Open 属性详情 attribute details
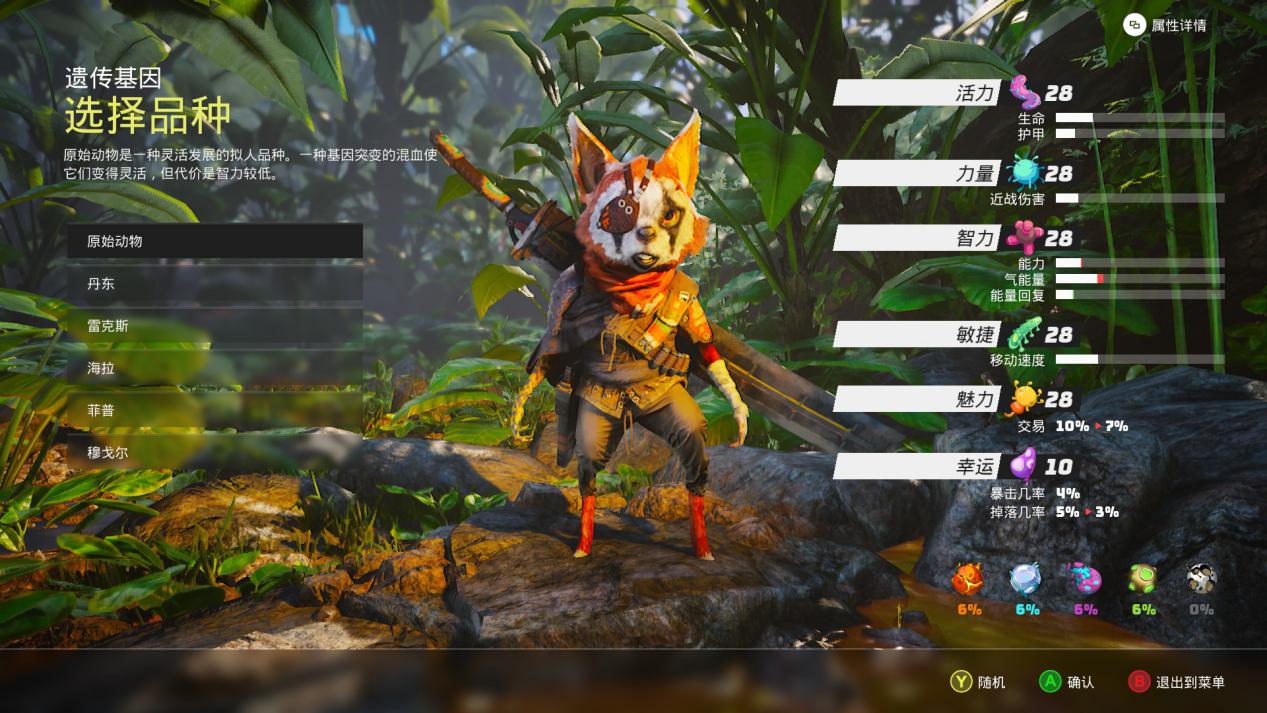The width and height of the screenshot is (1267, 713). (1165, 25)
